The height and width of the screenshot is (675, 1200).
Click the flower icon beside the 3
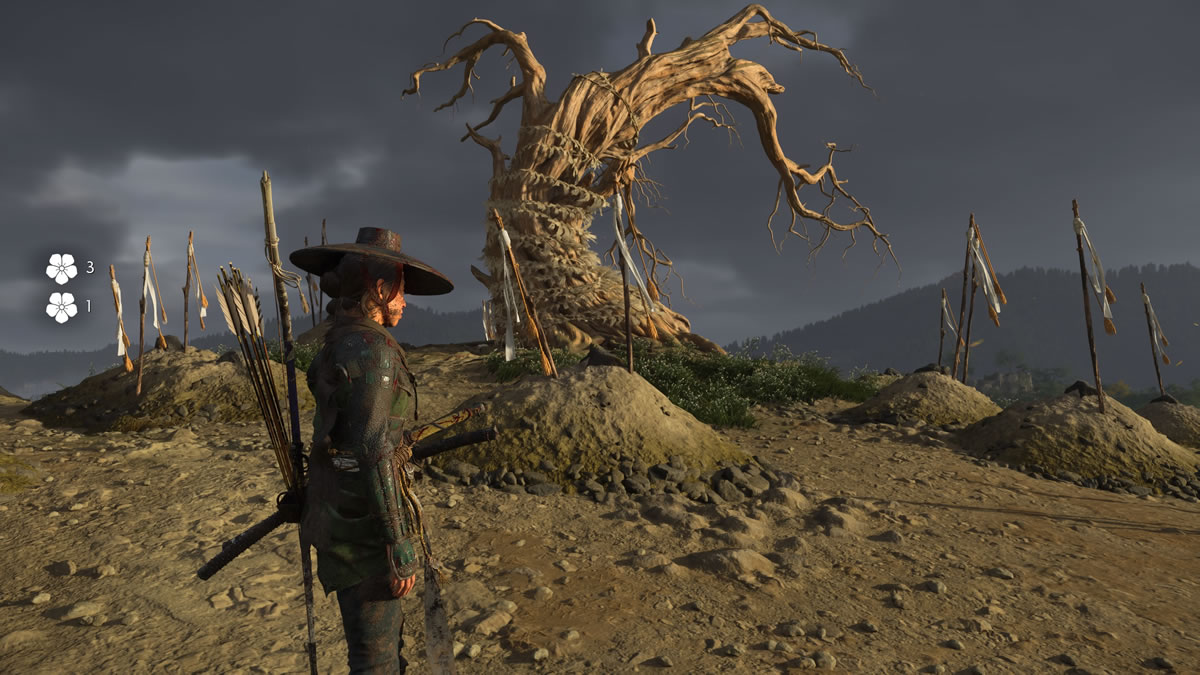(61, 268)
